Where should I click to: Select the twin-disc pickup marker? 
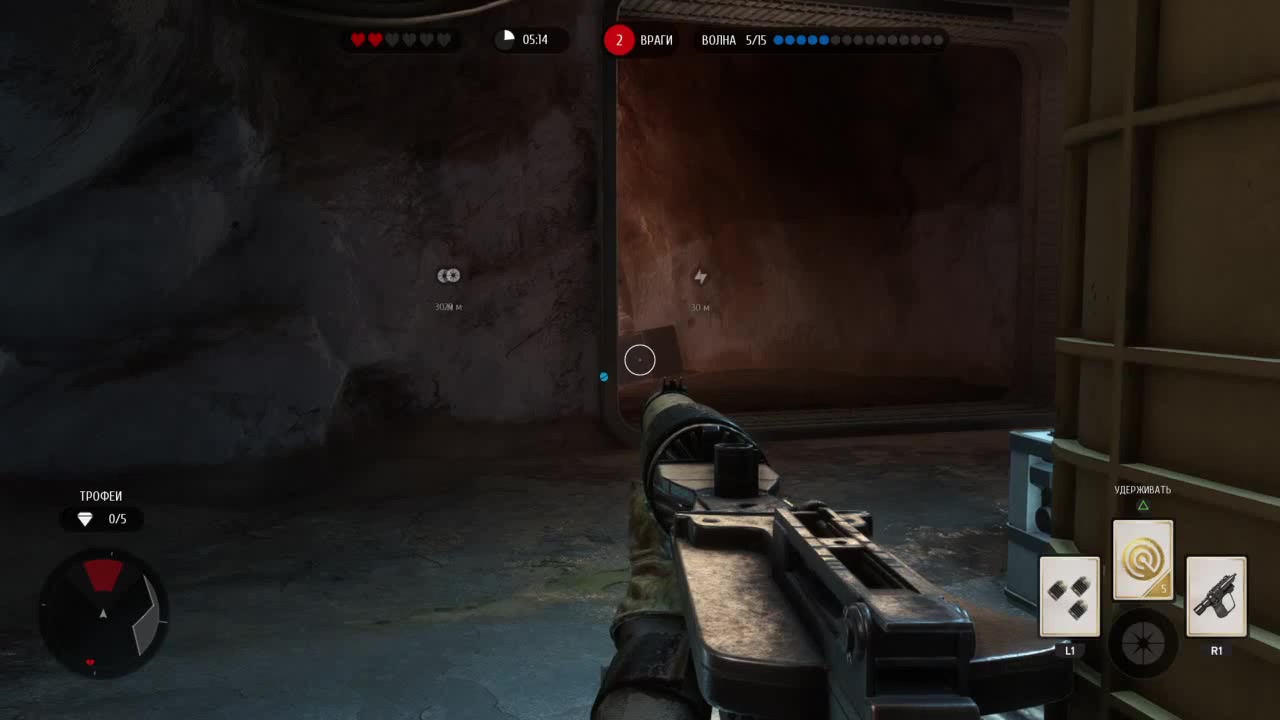449,276
